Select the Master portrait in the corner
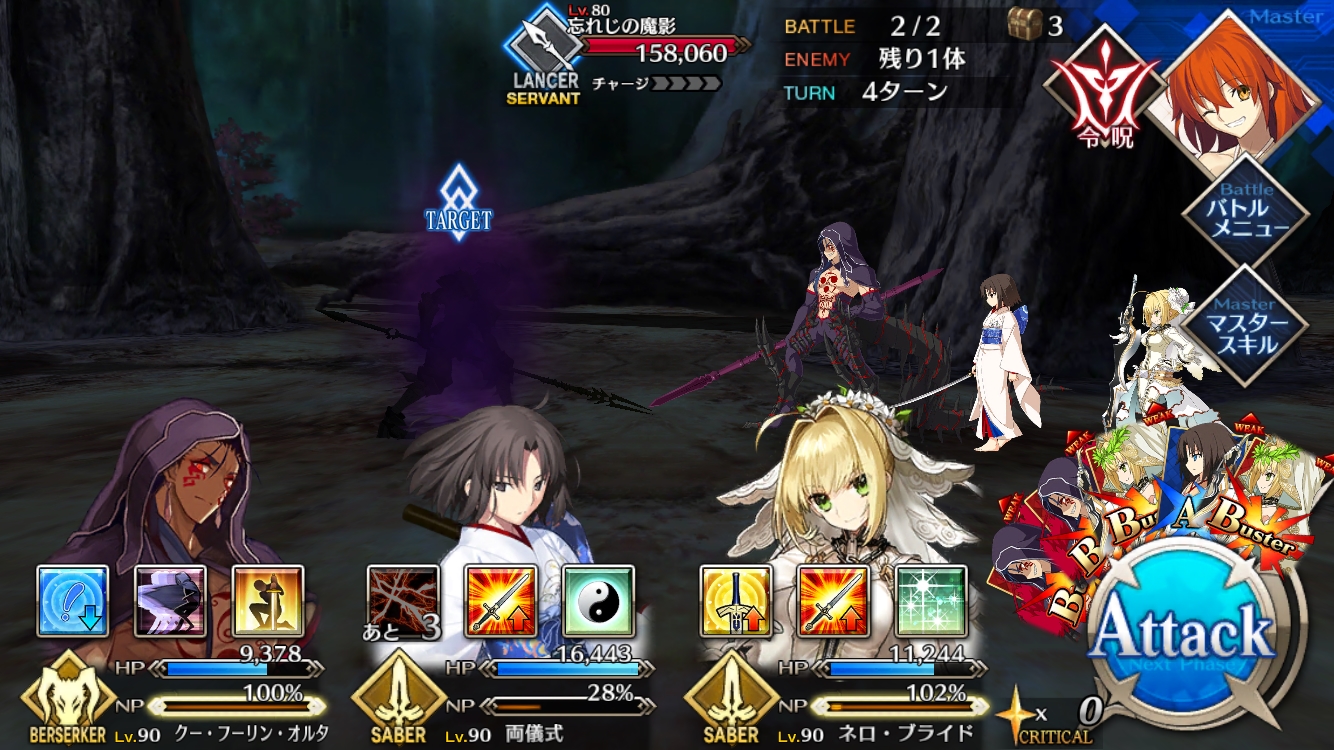 tap(1240, 82)
